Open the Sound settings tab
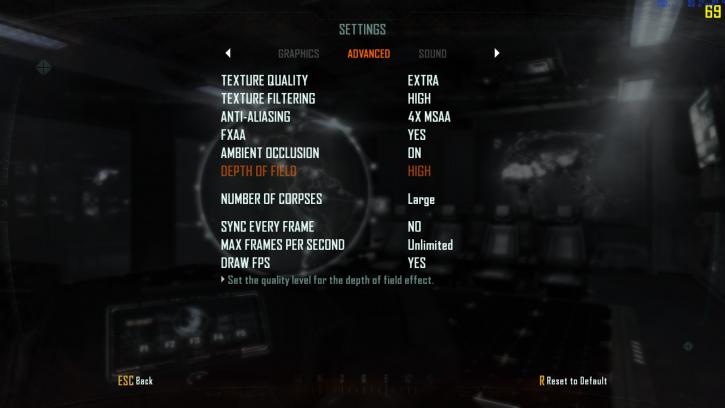This screenshot has width=725, height=408. tap(432, 54)
